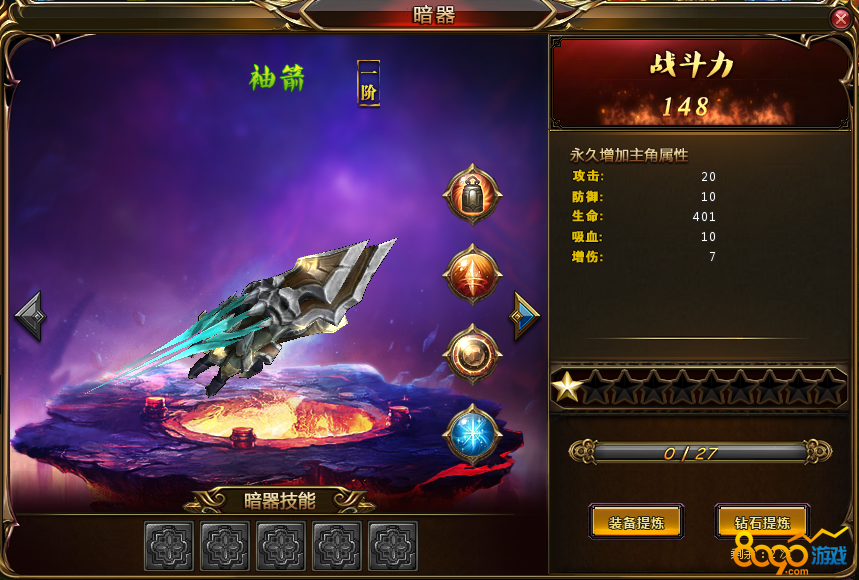Viewport: 859px width, 580px height.
Task: Activate the orange spike orb icon
Action: coord(472,273)
